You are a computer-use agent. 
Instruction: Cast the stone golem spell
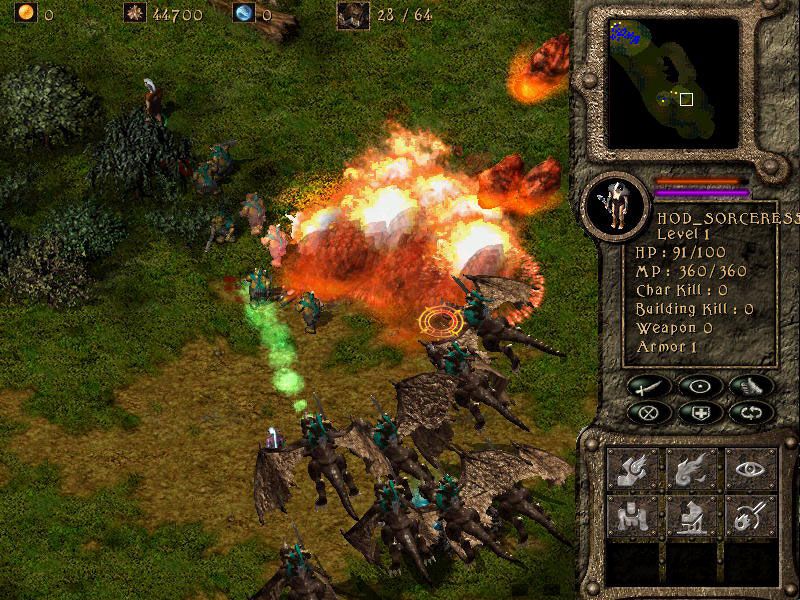click(634, 517)
